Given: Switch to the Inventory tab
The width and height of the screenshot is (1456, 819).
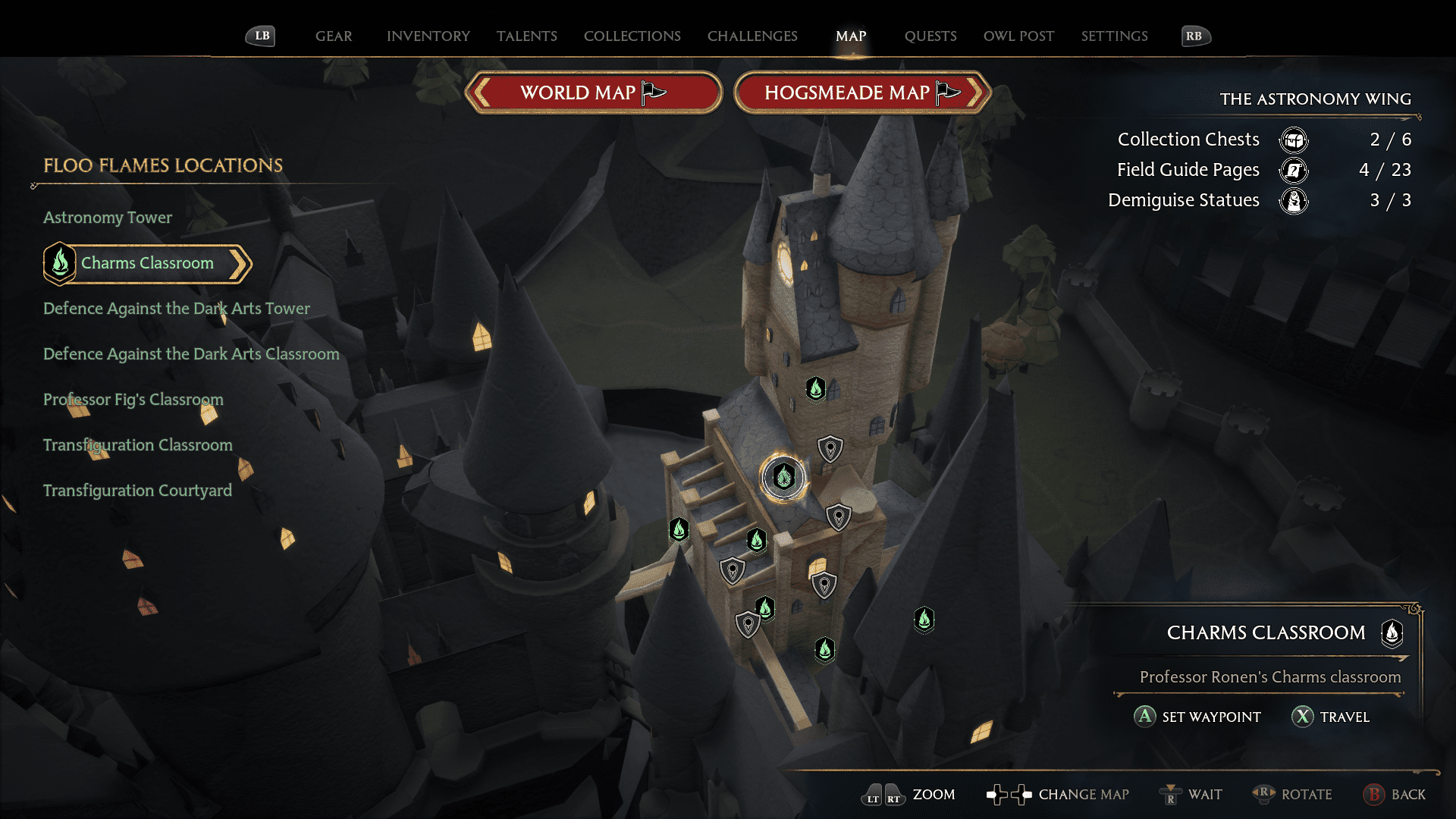Looking at the screenshot, I should [428, 36].
